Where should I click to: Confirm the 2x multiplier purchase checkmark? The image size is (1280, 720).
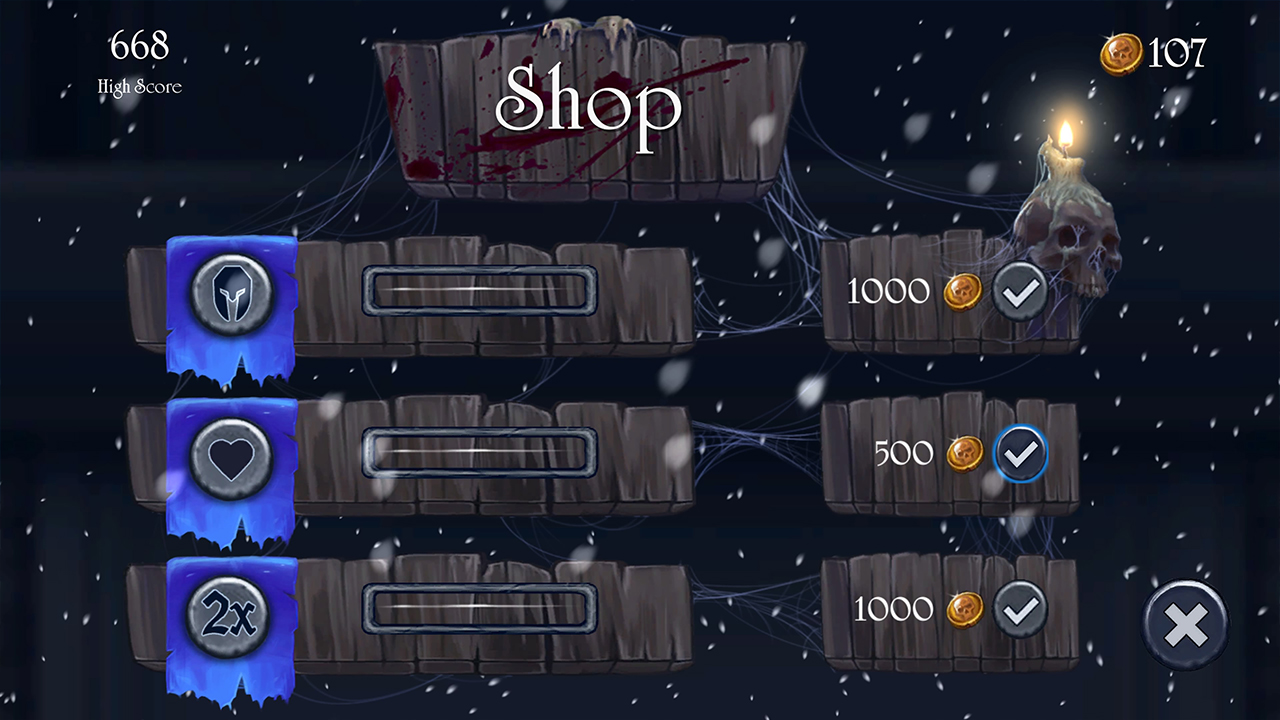[1019, 610]
